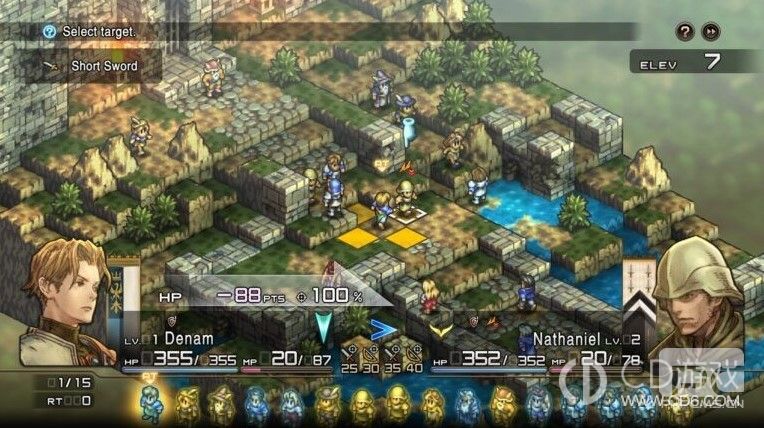
Task: Select the Short Sword weapon entry
Action: 103,66
